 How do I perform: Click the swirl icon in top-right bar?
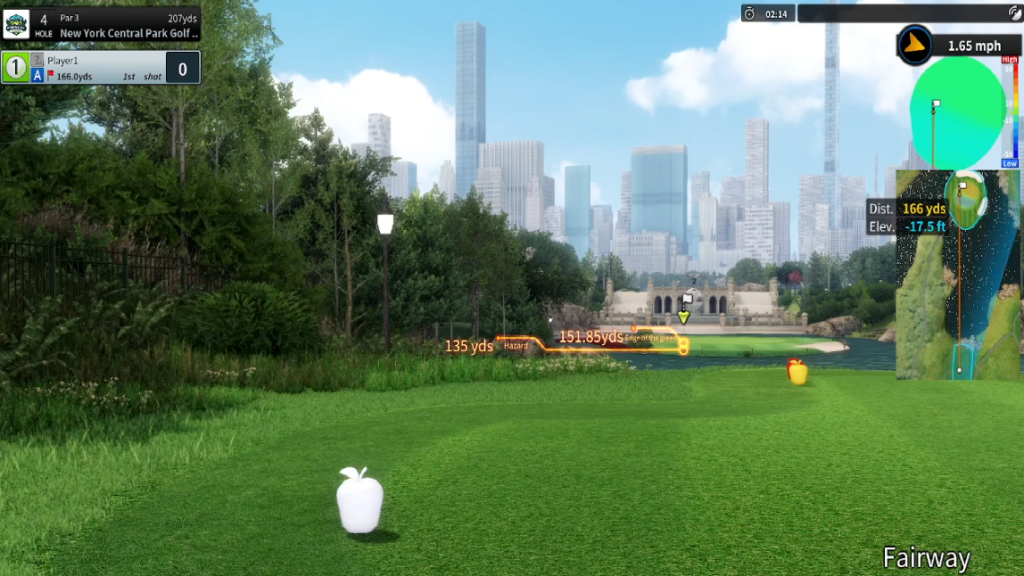(x=1014, y=13)
